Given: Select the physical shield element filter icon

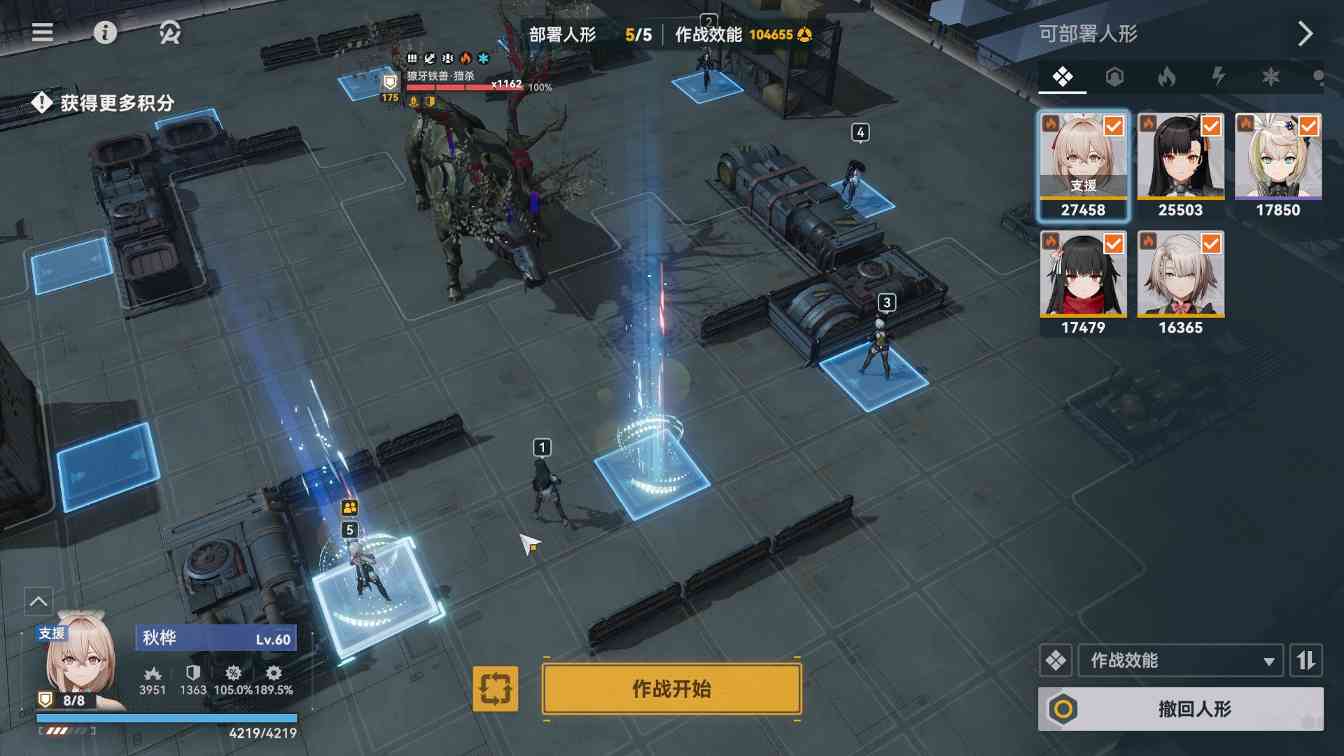Looking at the screenshot, I should 1114,76.
